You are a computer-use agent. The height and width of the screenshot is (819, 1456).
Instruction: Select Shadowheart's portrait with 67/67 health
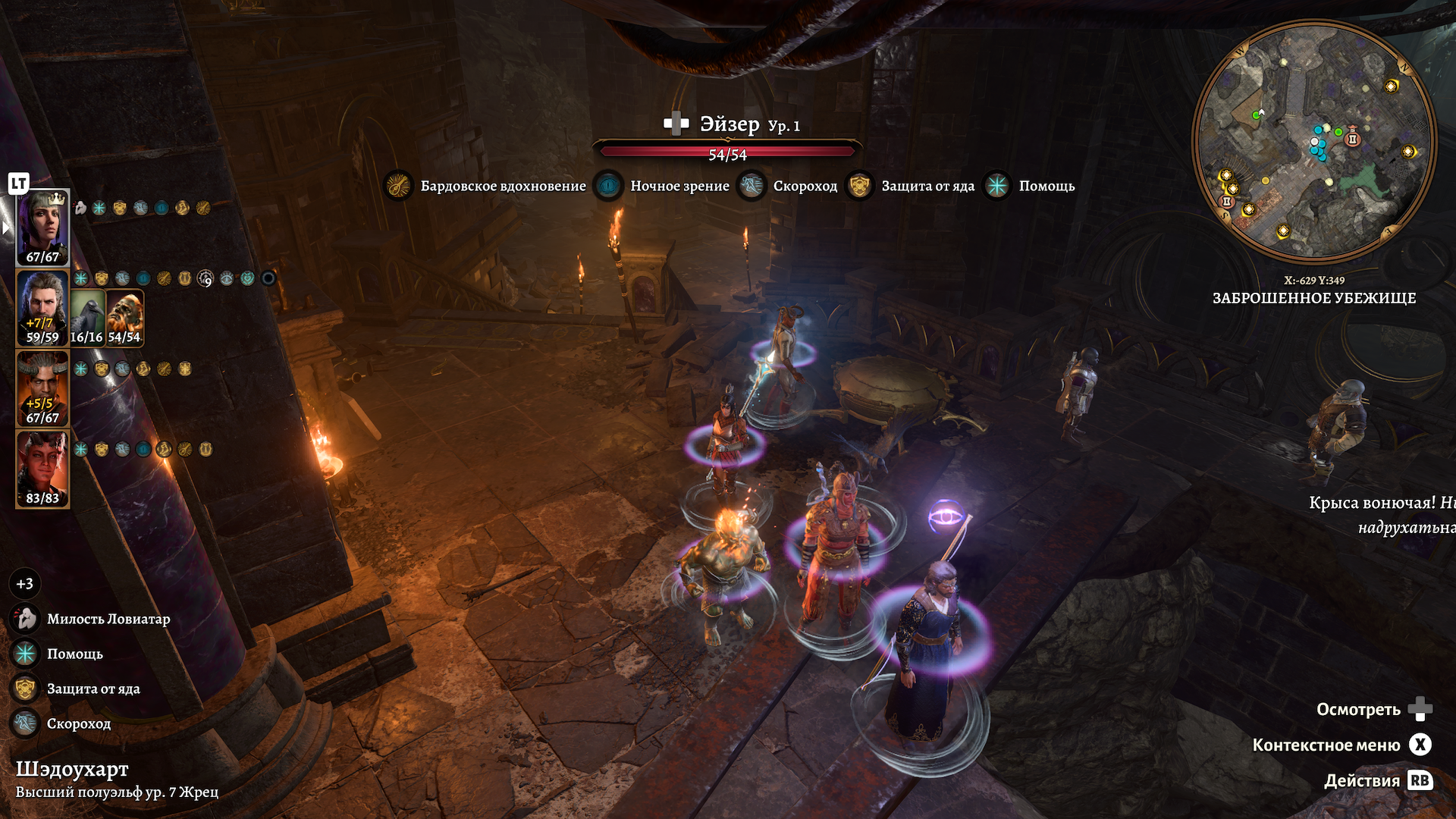pyautogui.click(x=42, y=227)
